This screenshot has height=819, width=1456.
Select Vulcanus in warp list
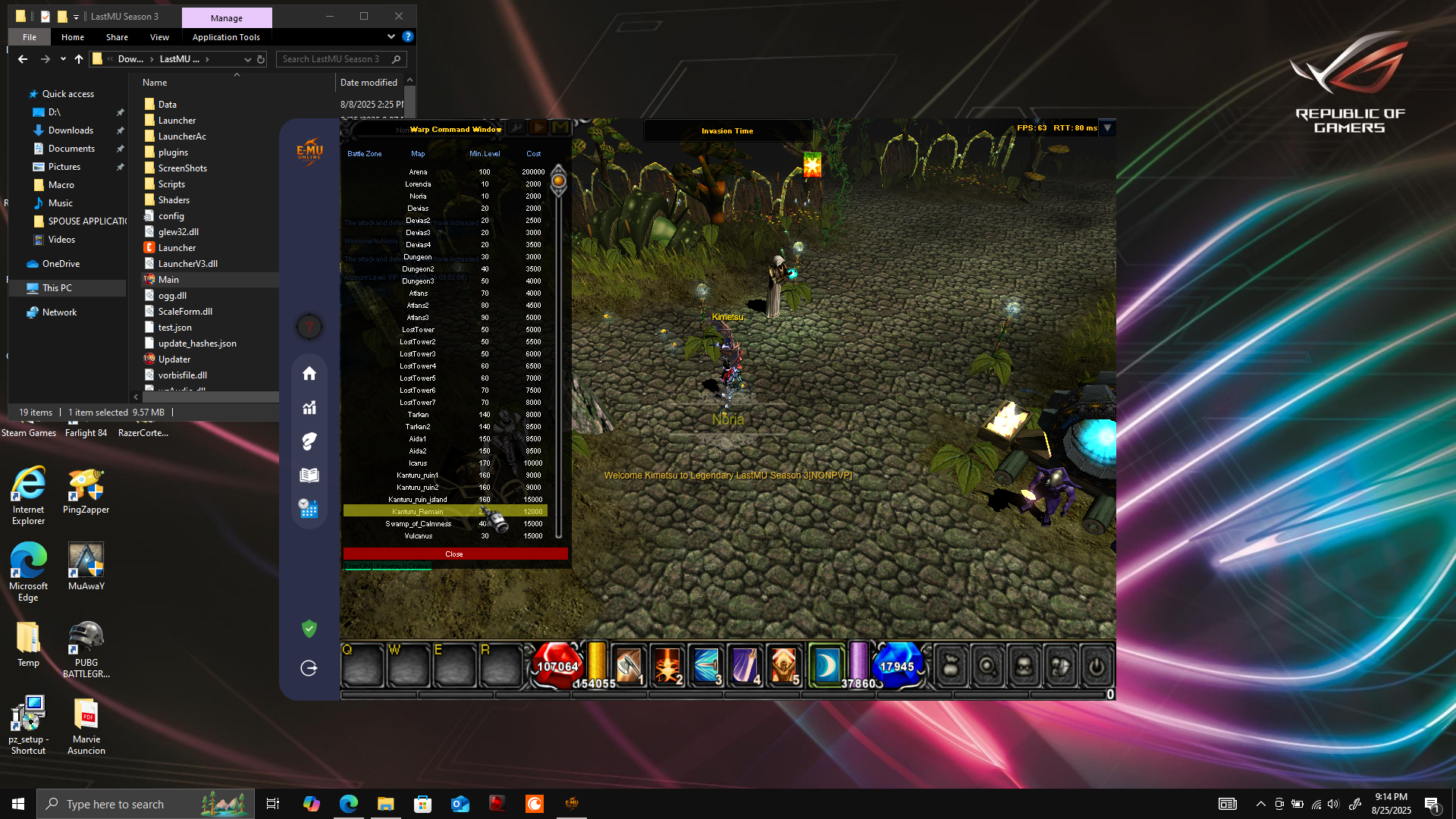pyautogui.click(x=419, y=536)
